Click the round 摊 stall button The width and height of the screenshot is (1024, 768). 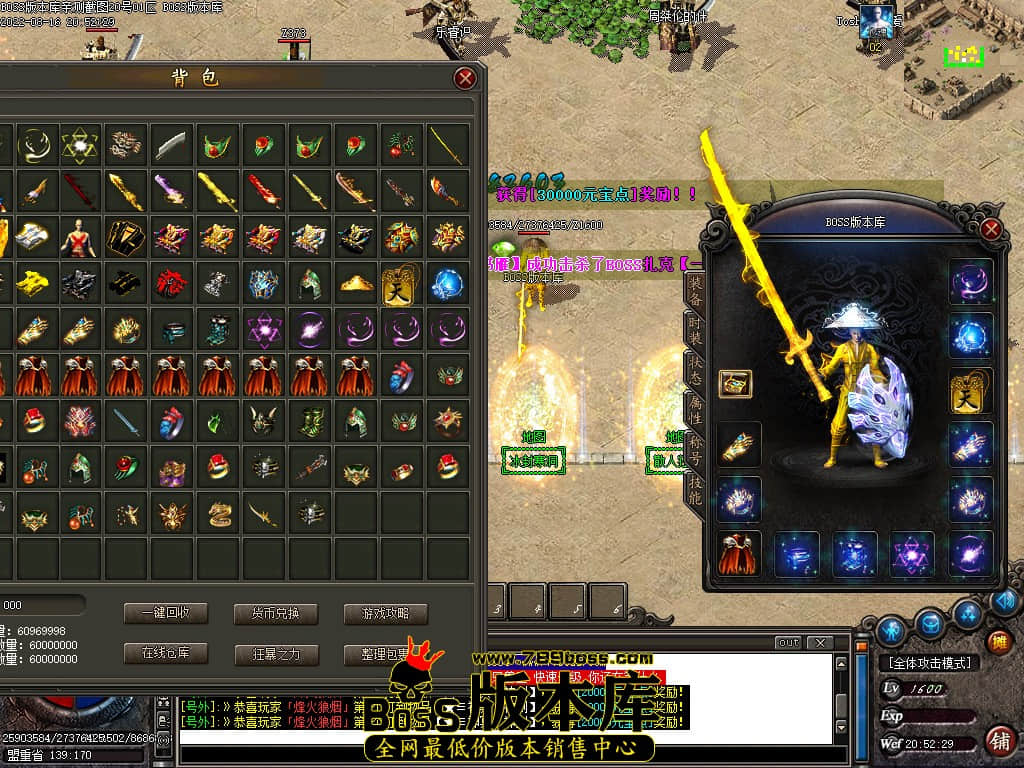click(997, 642)
